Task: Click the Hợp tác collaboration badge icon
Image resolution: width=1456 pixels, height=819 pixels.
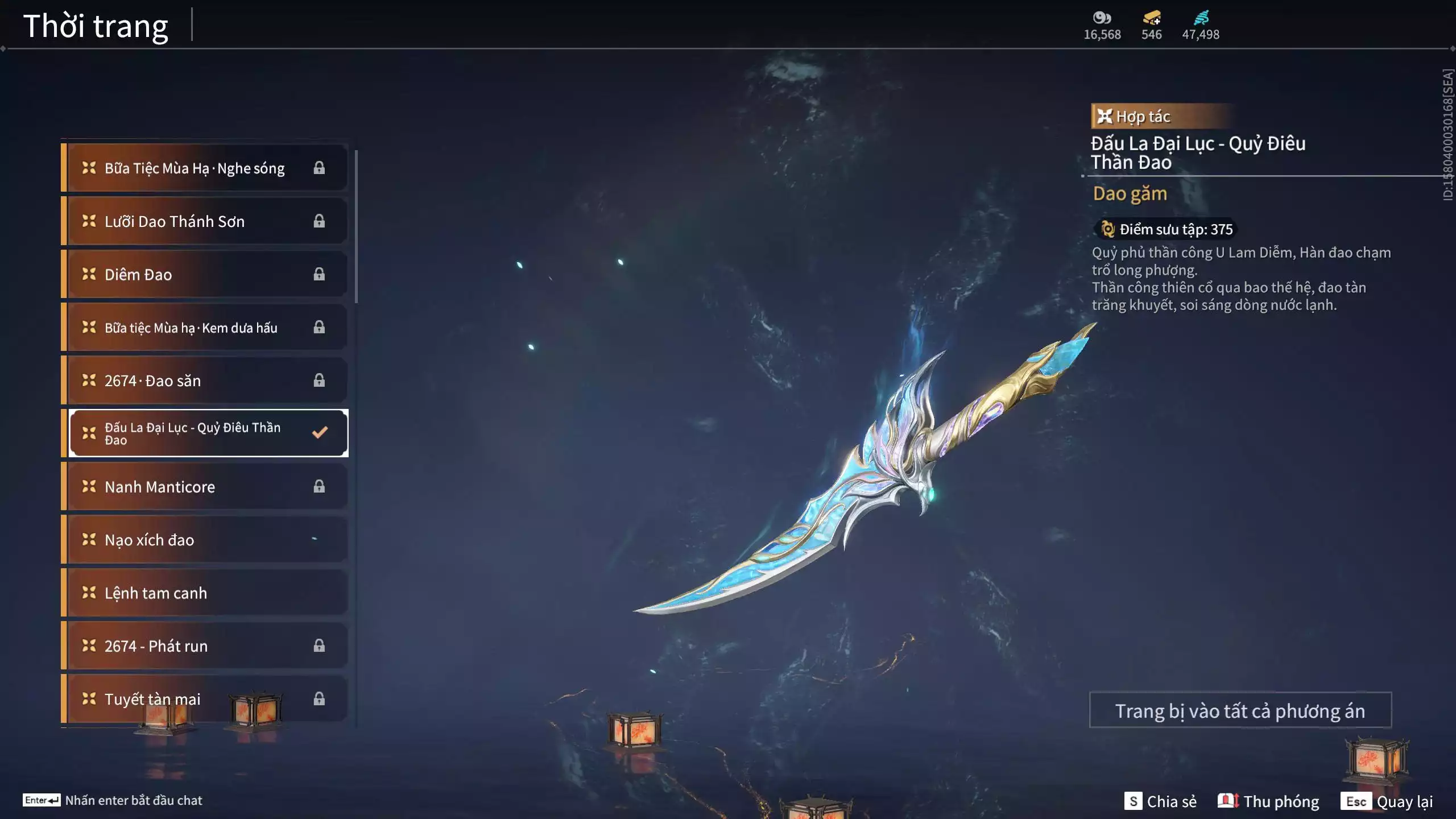Action: coord(1104,117)
